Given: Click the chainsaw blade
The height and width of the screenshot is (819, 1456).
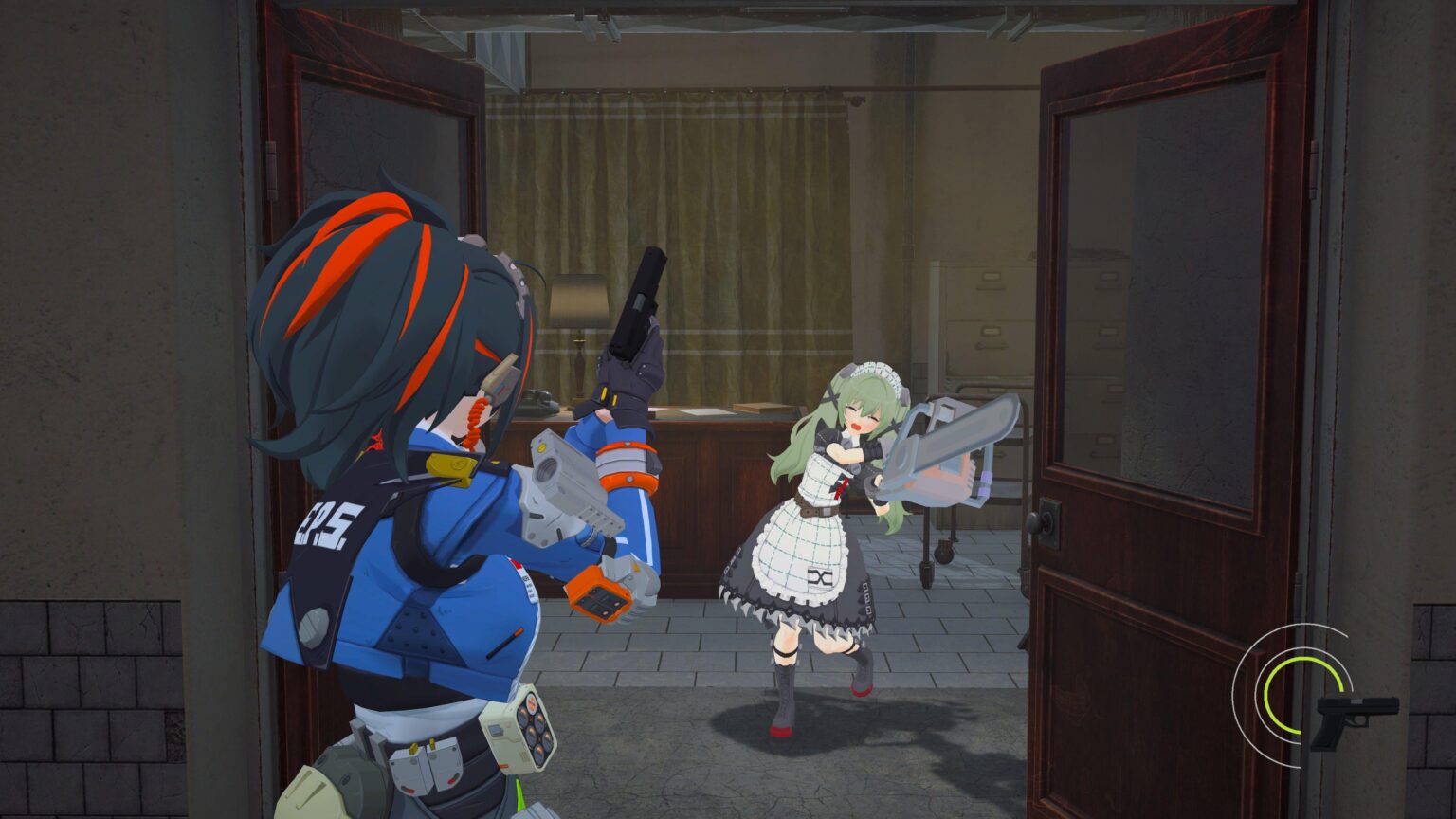Looking at the screenshot, I should [957, 431].
